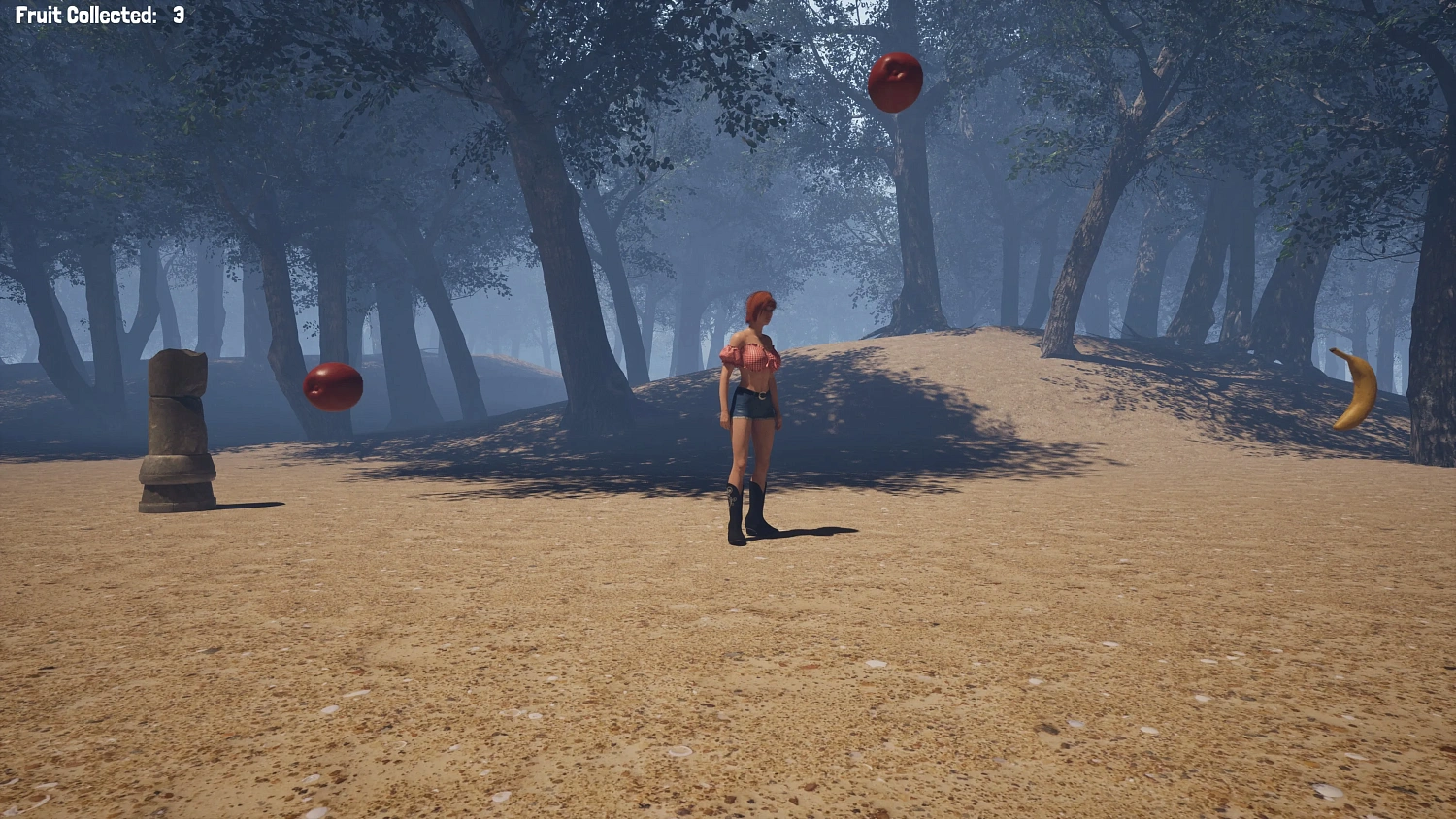Click the apple hovering left of the character

(334, 387)
